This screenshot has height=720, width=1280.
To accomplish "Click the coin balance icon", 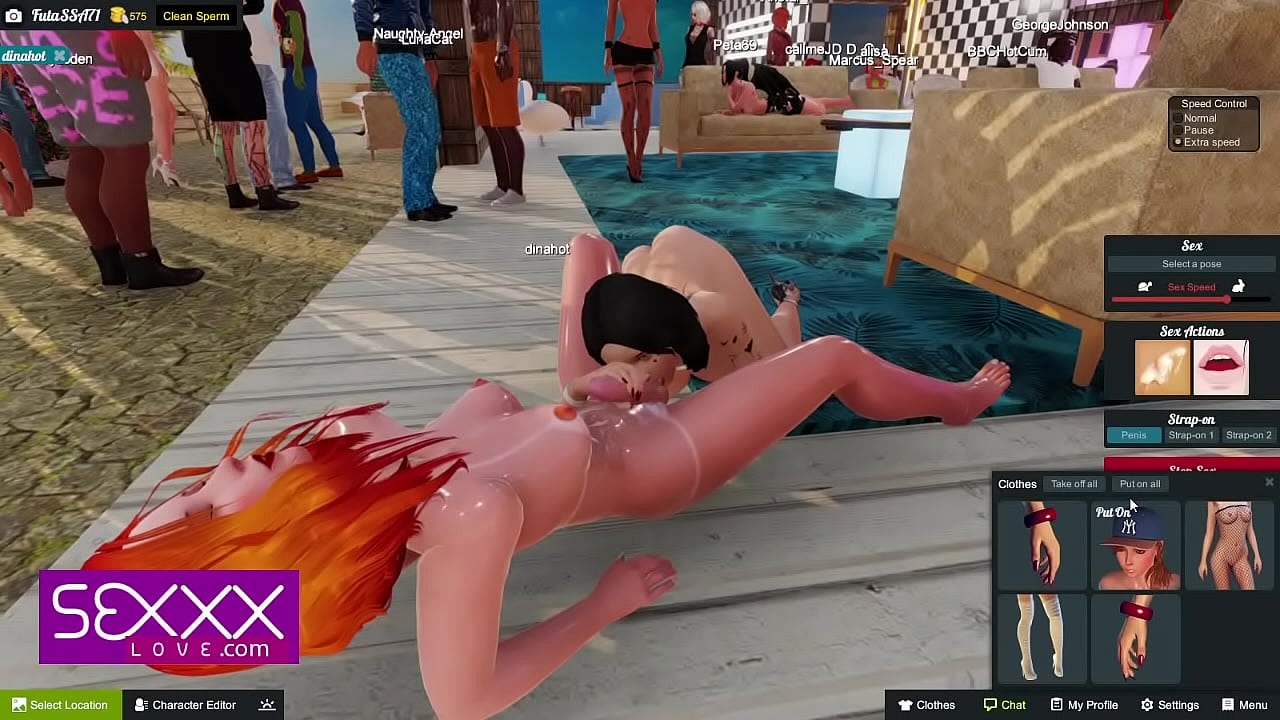I will 119,16.
